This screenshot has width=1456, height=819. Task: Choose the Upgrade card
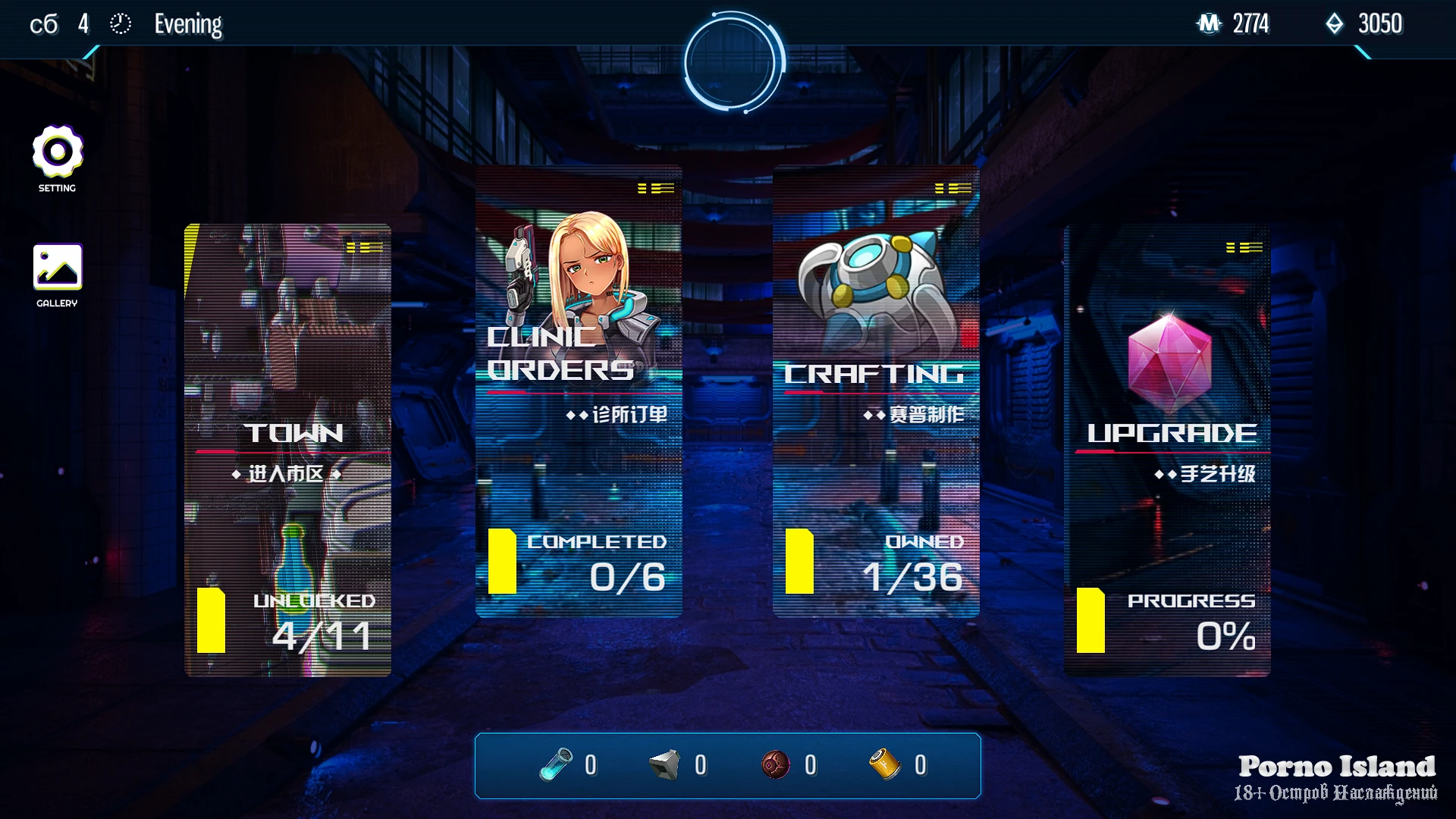(1168, 450)
